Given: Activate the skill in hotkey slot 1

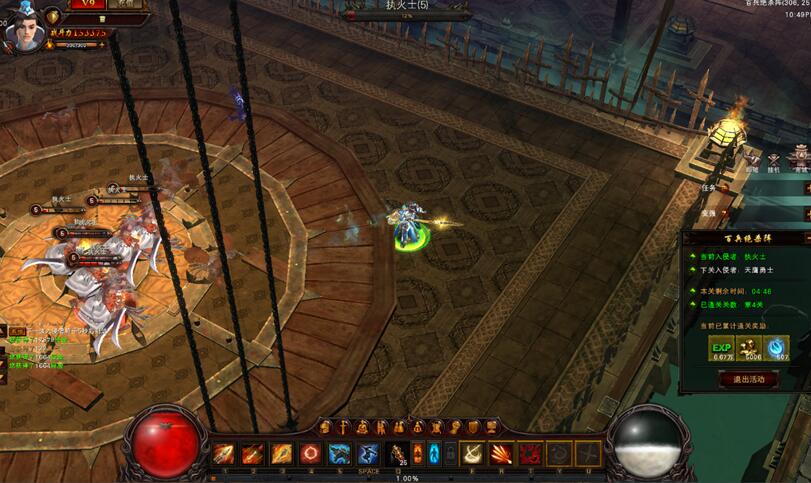Looking at the screenshot, I should coord(224,453).
